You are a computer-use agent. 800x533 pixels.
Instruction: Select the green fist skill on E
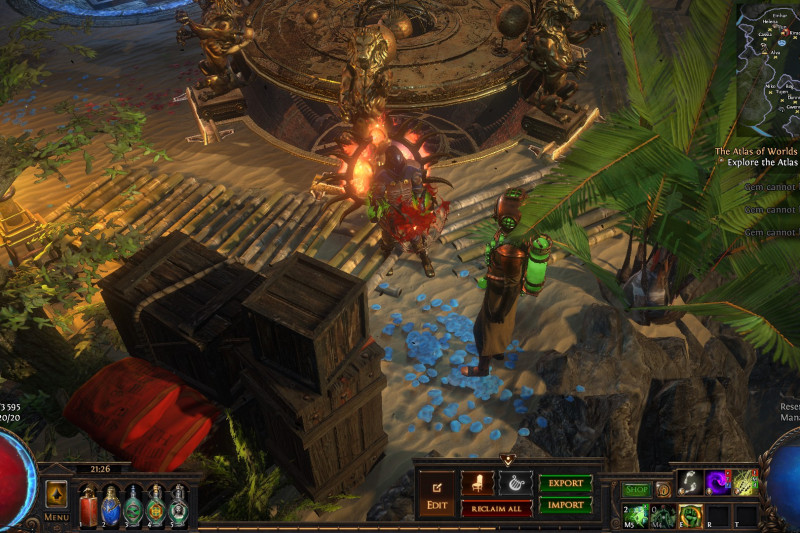690,515
